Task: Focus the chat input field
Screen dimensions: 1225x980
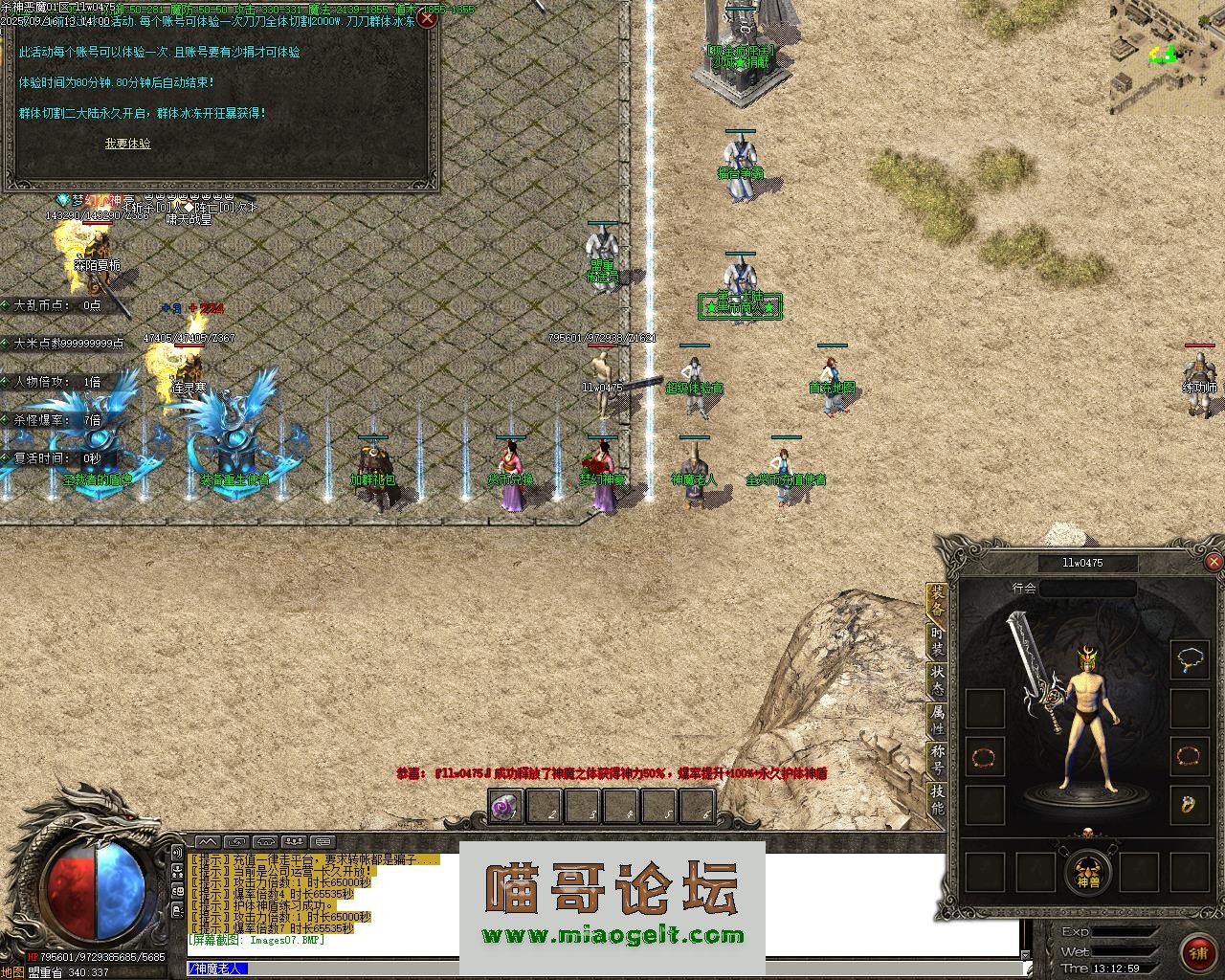Action: tap(632, 969)
